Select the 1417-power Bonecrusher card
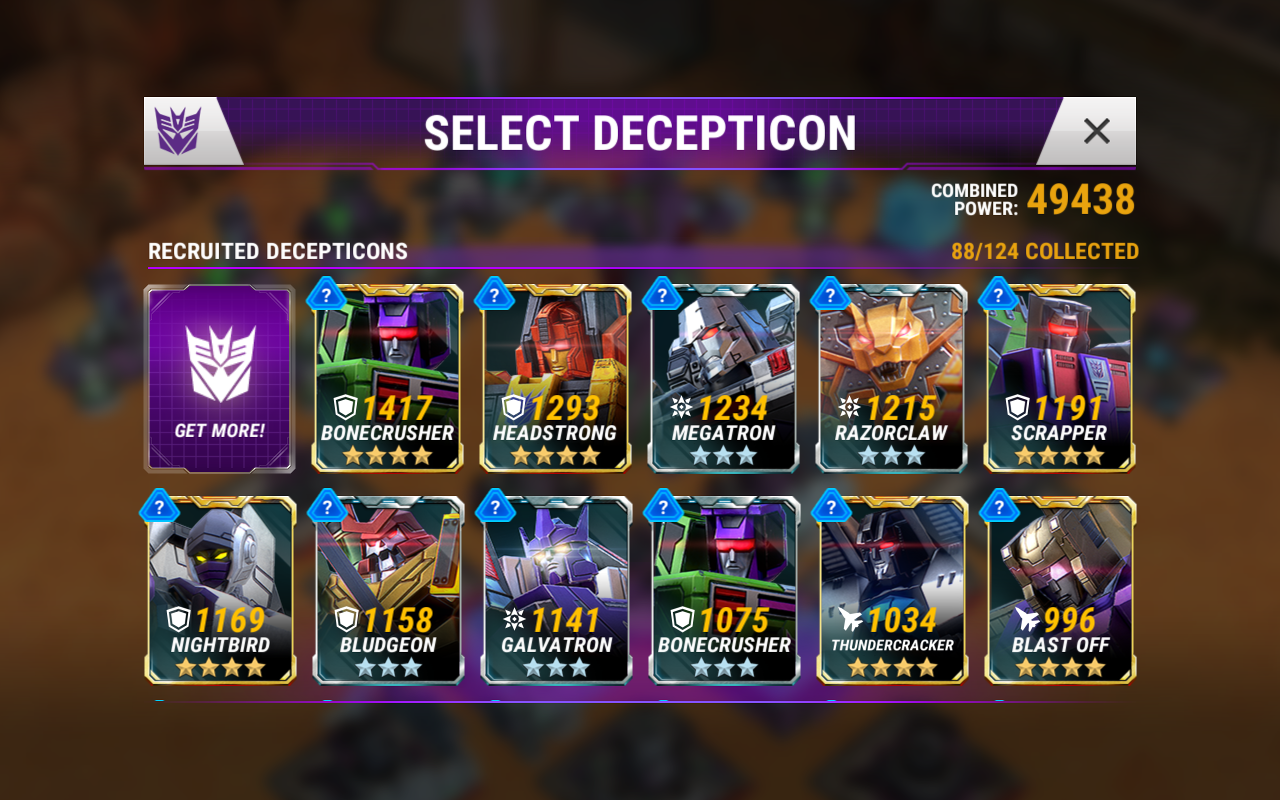Image resolution: width=1280 pixels, height=800 pixels. pyautogui.click(x=387, y=378)
